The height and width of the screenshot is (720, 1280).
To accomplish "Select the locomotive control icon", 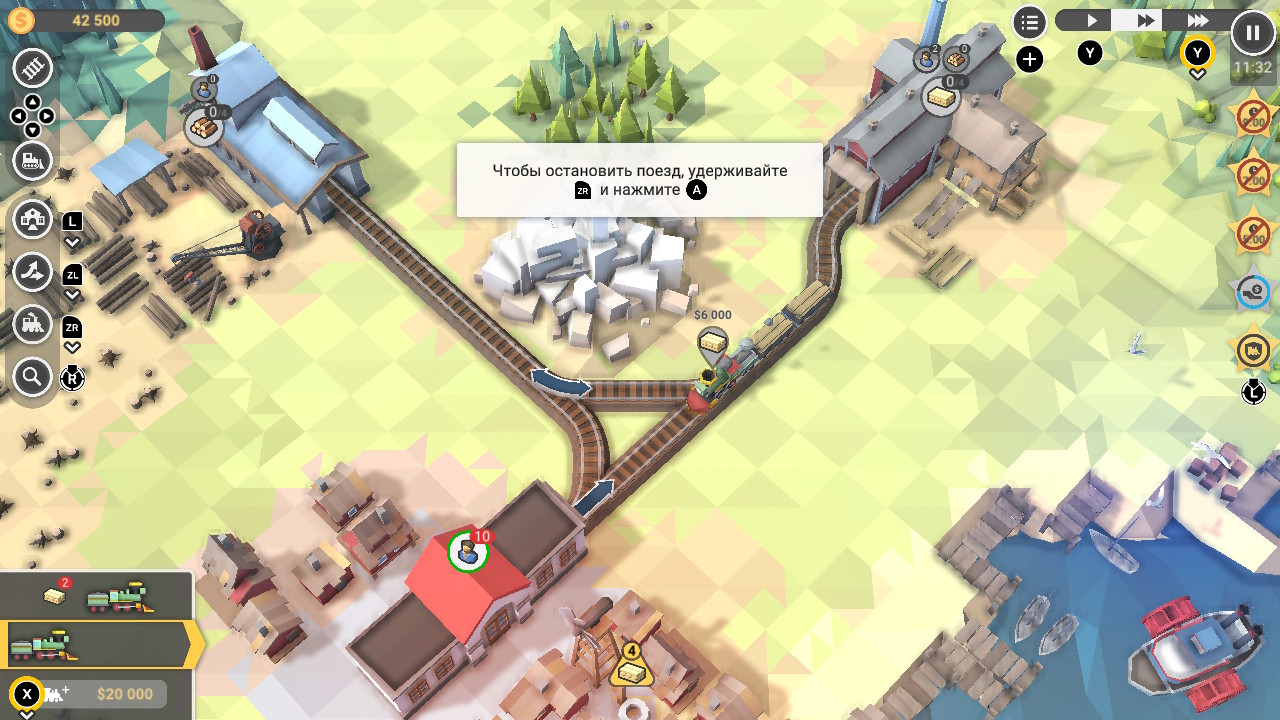I will pyautogui.click(x=33, y=324).
